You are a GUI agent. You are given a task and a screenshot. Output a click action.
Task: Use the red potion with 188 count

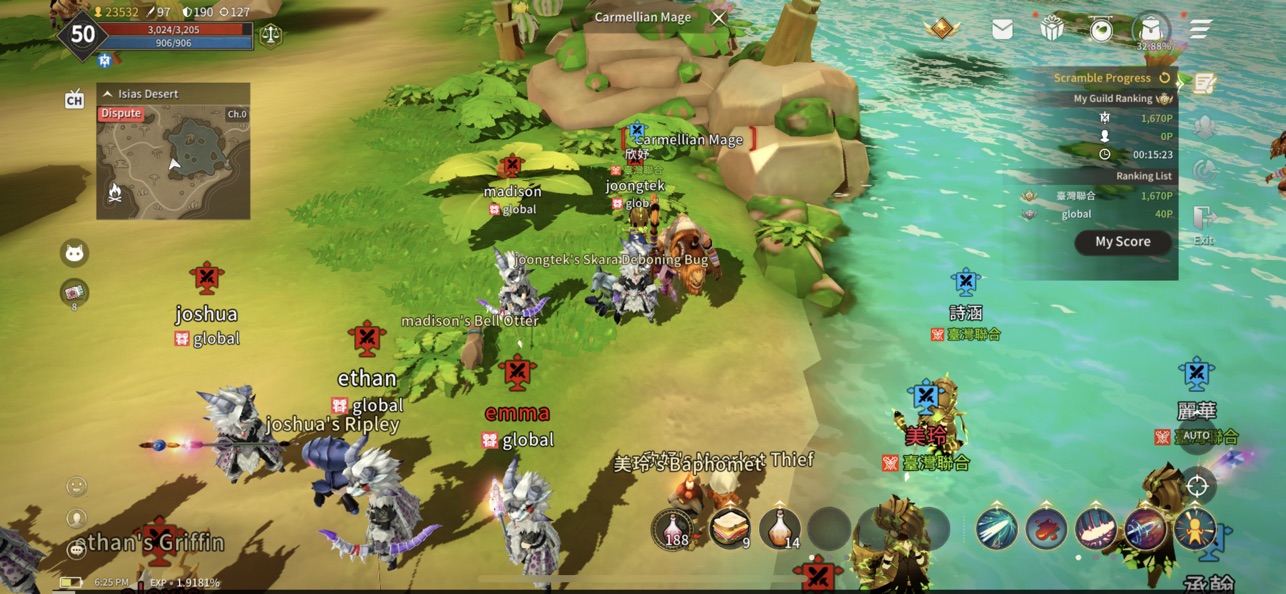pos(675,529)
